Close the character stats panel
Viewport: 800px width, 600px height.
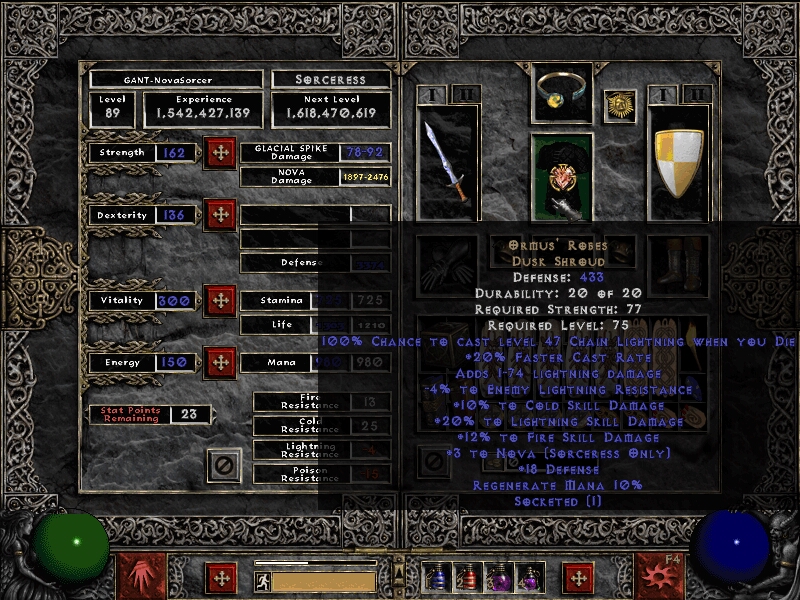click(224, 465)
